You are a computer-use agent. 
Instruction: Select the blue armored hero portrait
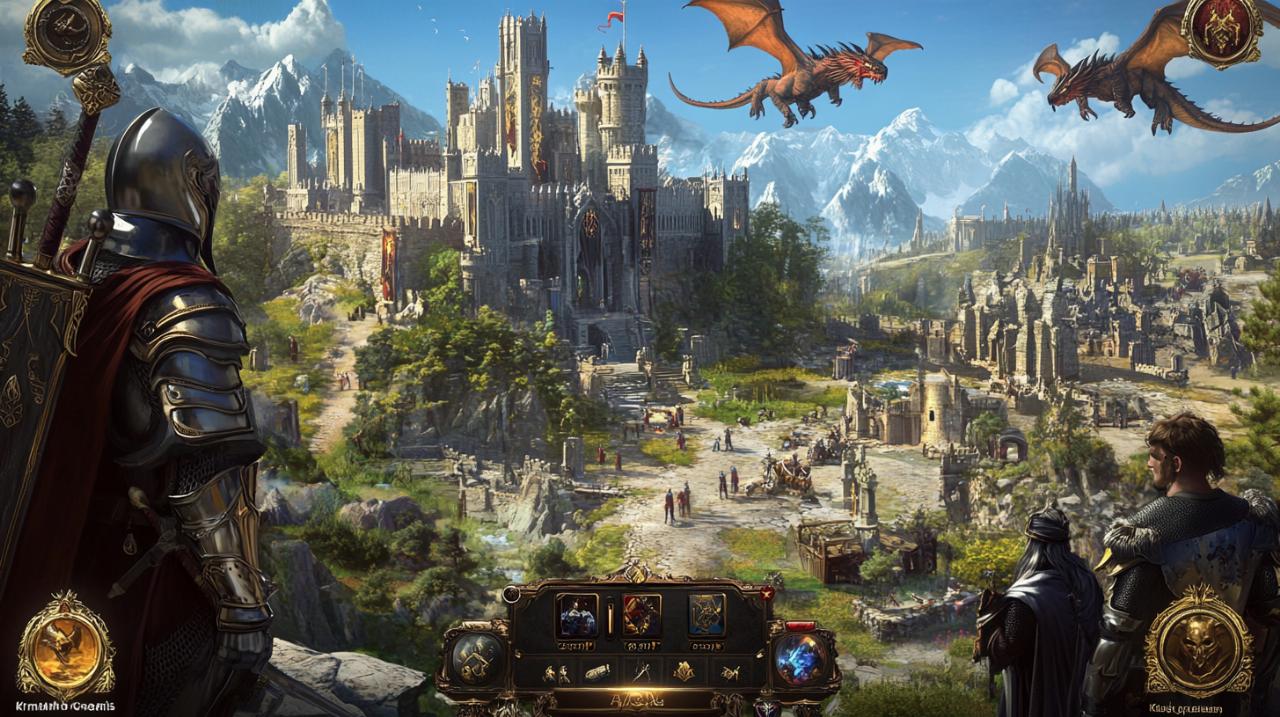click(577, 615)
